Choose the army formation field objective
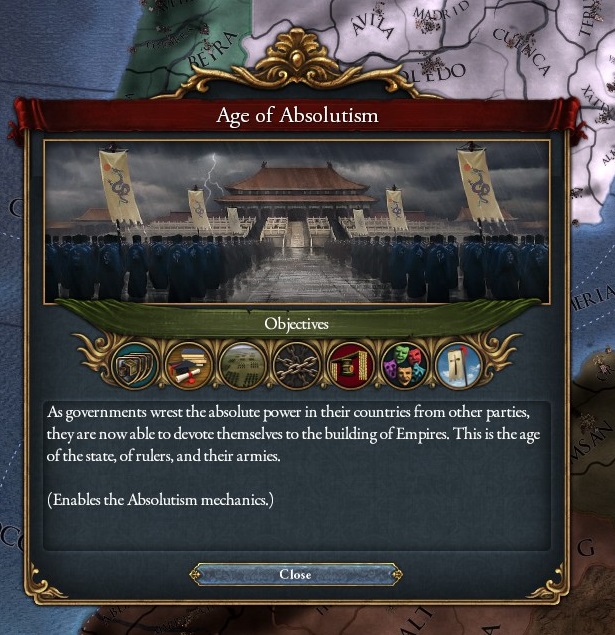The height and width of the screenshot is (635, 615). pos(242,365)
